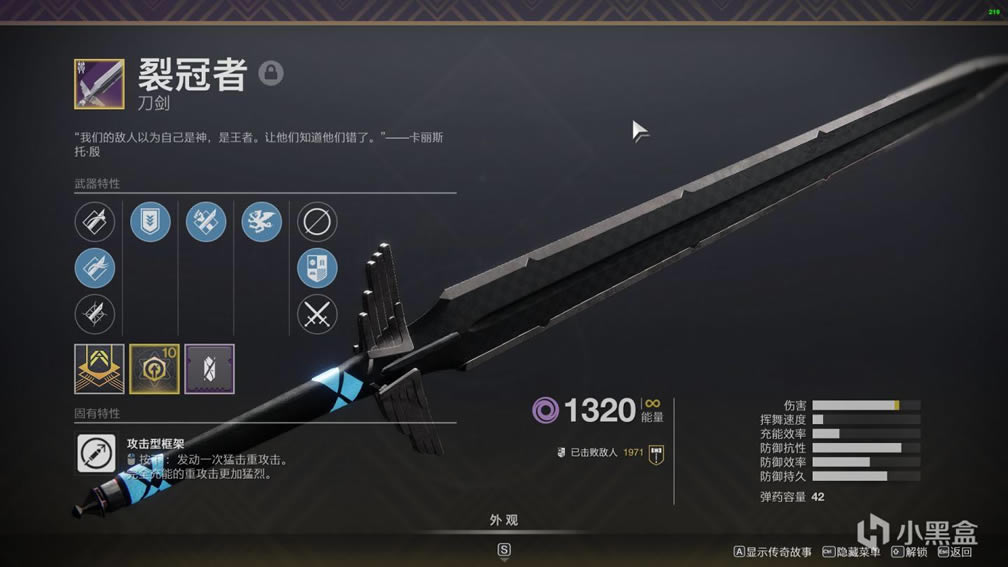Viewport: 1008px width, 567px height.
Task: Click the kill tracker emblem beside 1971
Action: click(657, 453)
